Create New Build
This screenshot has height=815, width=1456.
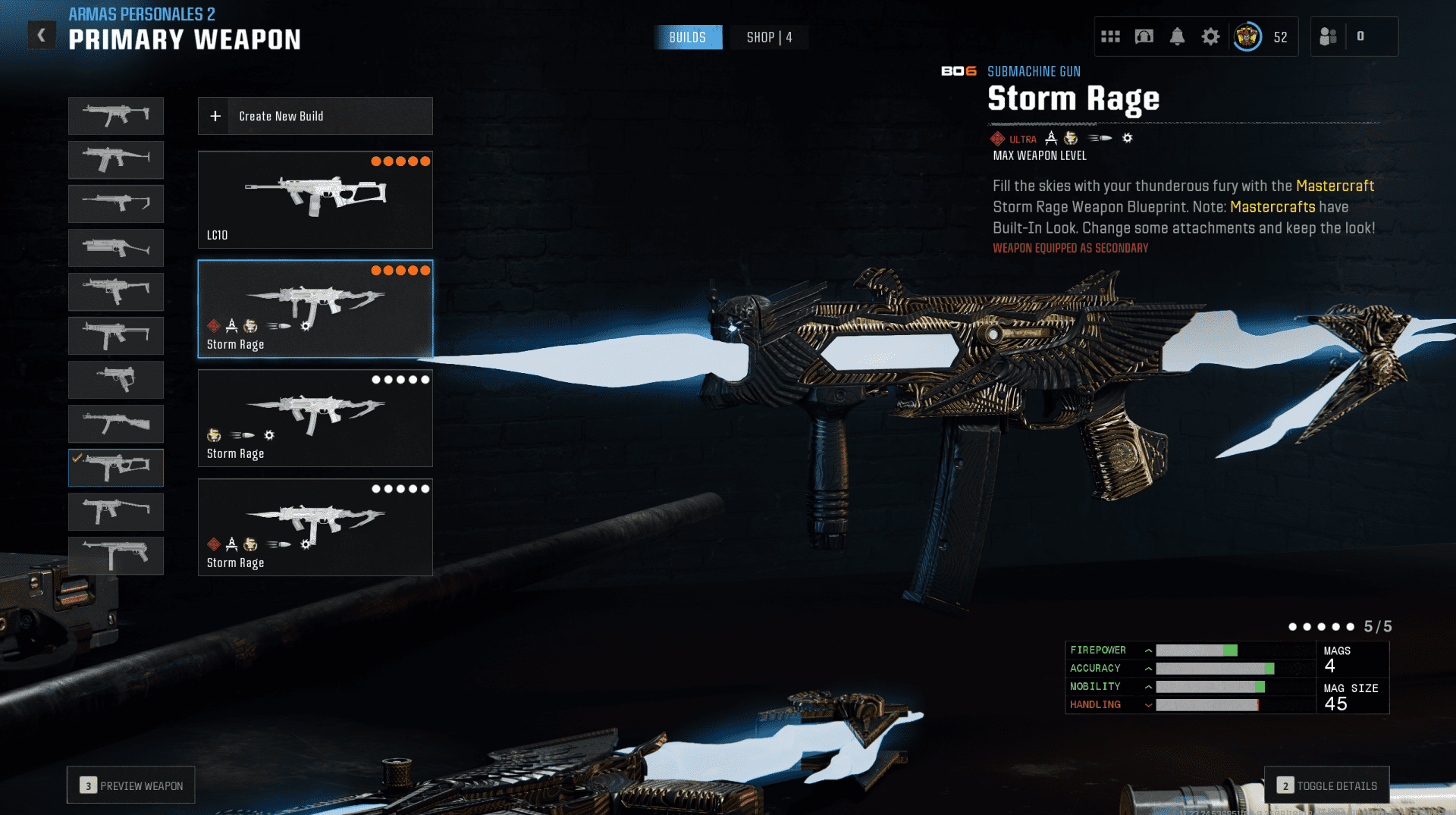point(315,116)
